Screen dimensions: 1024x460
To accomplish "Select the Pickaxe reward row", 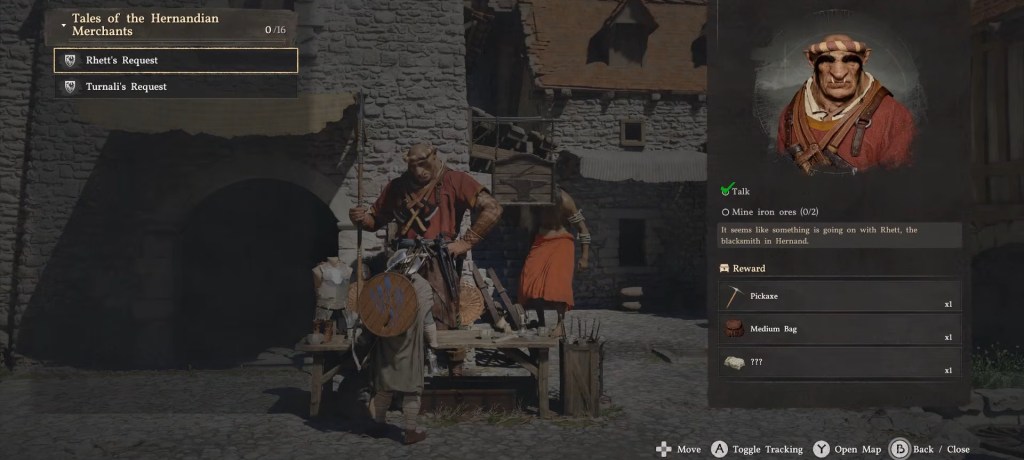I will [x=839, y=297].
